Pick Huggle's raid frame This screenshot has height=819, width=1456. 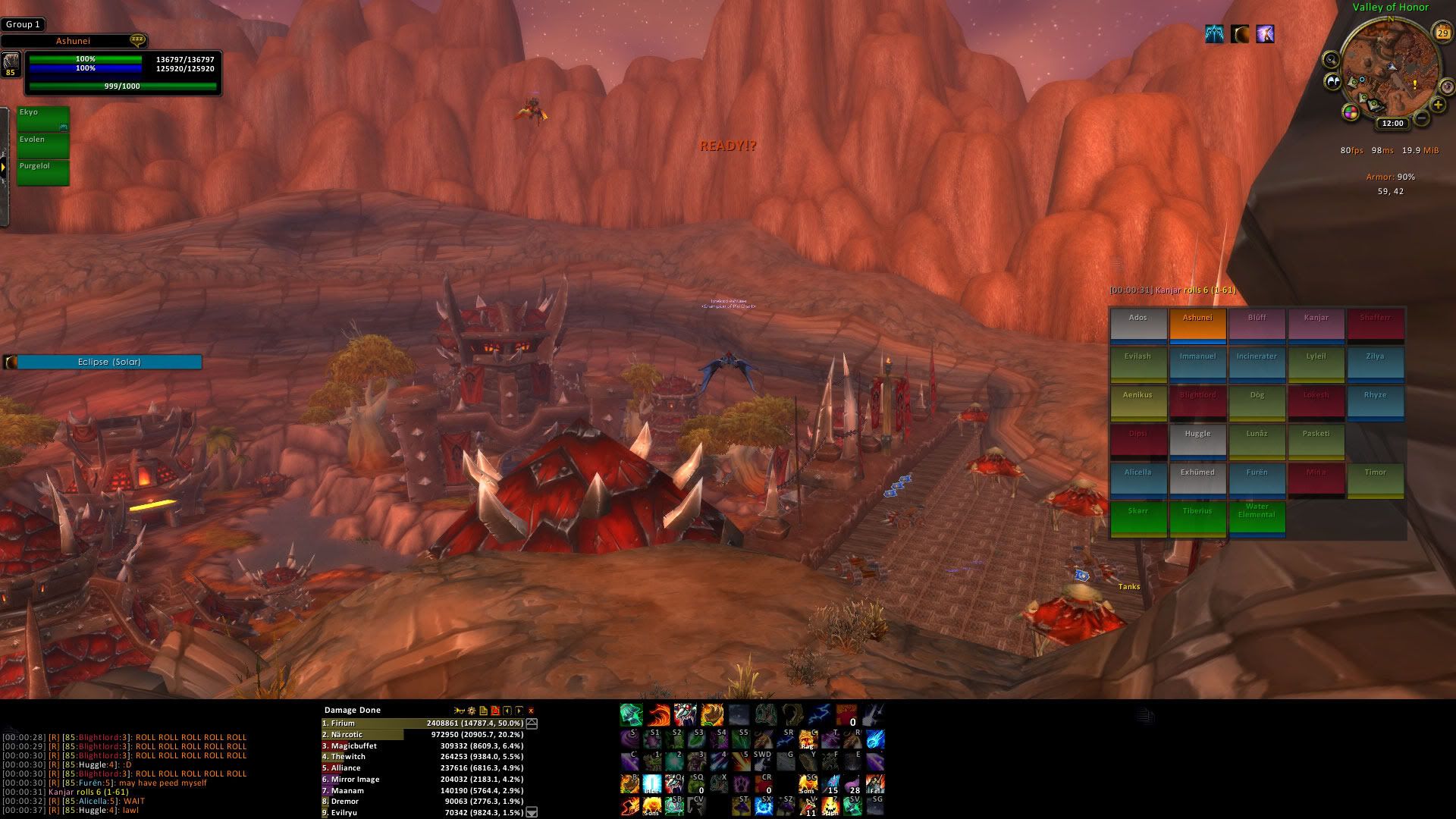[1197, 440]
